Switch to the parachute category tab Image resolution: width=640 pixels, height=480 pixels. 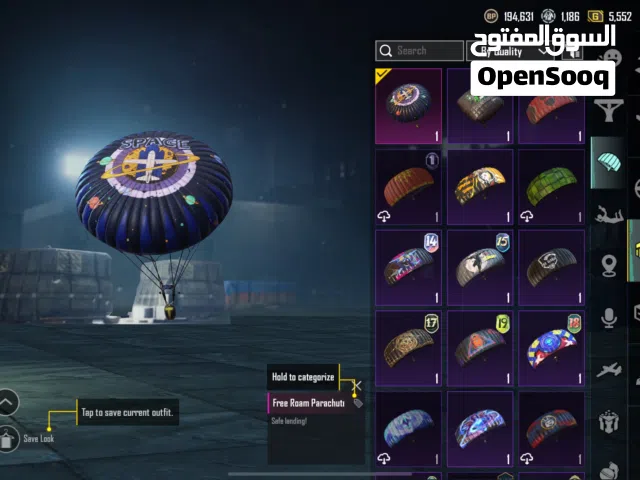608,161
